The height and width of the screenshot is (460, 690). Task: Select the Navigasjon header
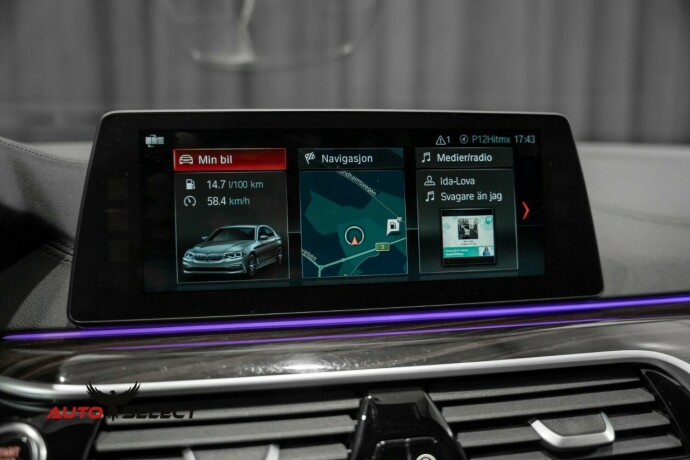coord(351,158)
